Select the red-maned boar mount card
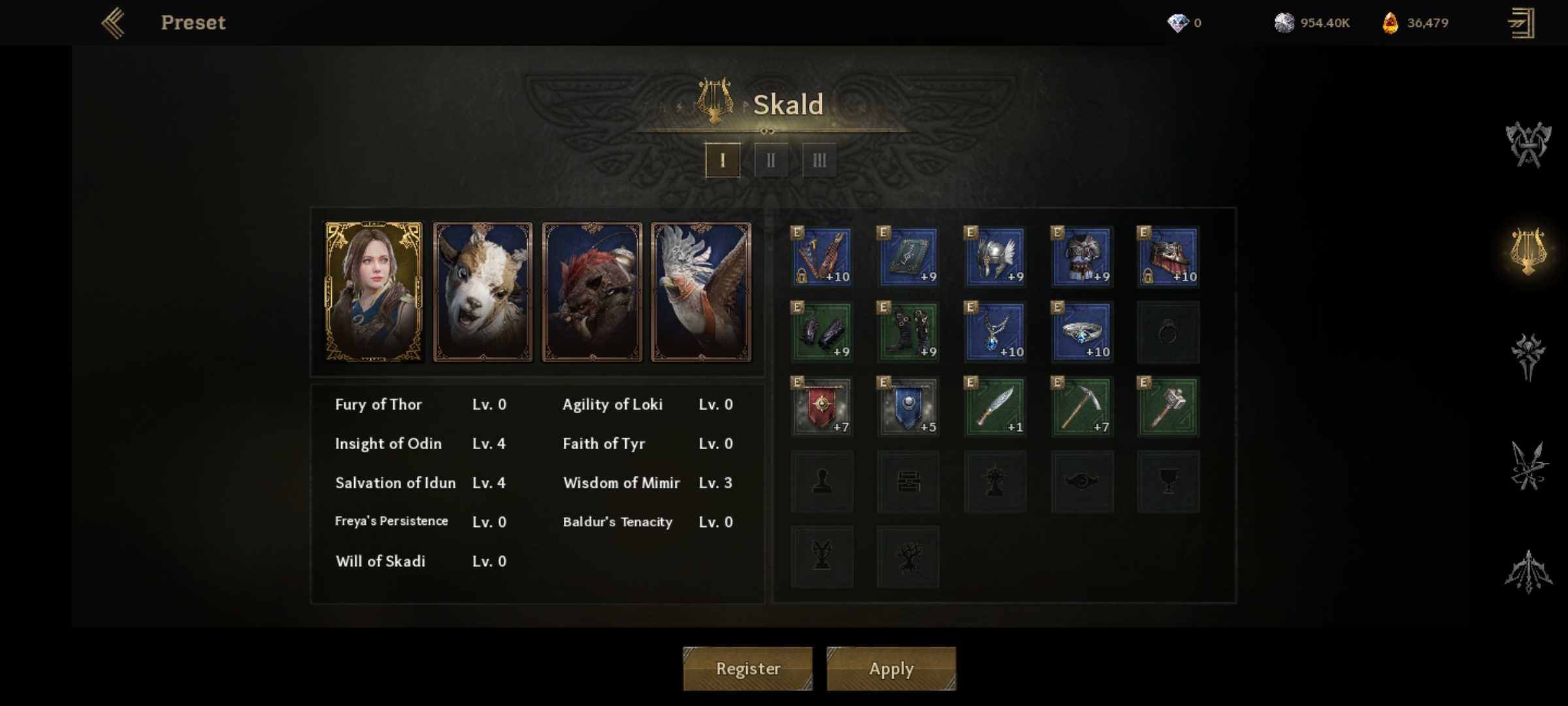Screen dimensions: 1568x706 (x=592, y=292)
